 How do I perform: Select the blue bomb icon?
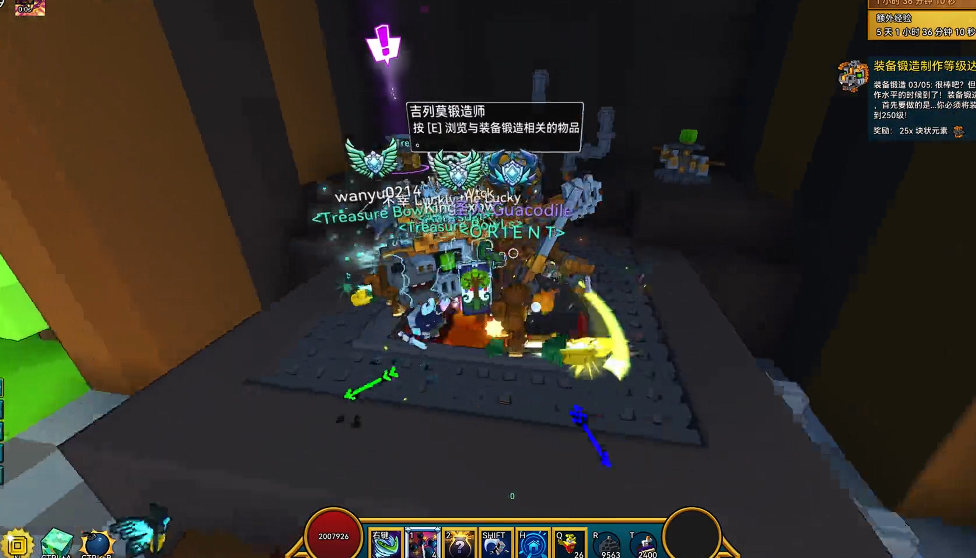95,543
